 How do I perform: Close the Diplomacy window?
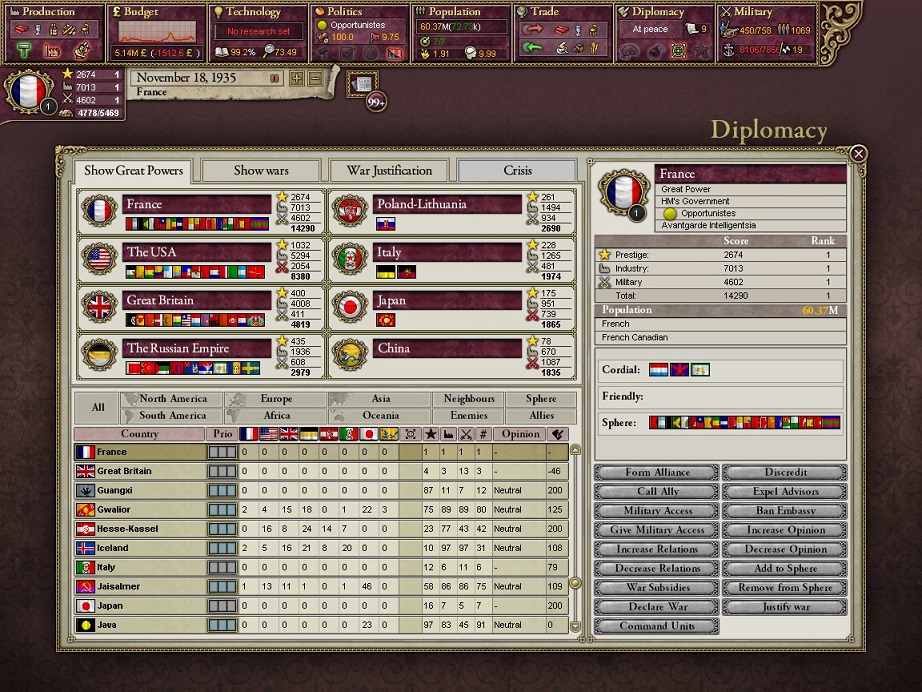858,154
